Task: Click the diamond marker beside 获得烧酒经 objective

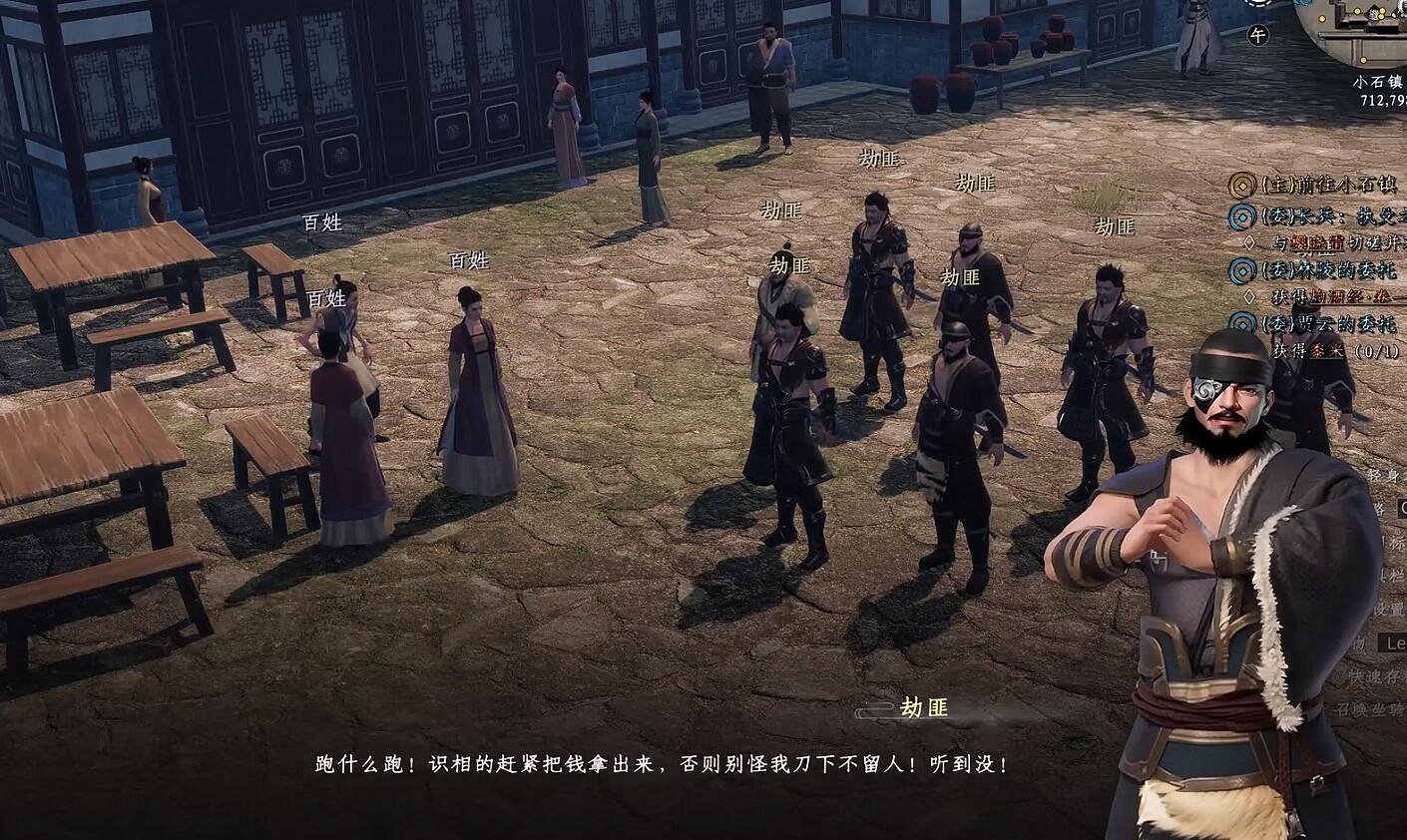Action: (x=1250, y=295)
